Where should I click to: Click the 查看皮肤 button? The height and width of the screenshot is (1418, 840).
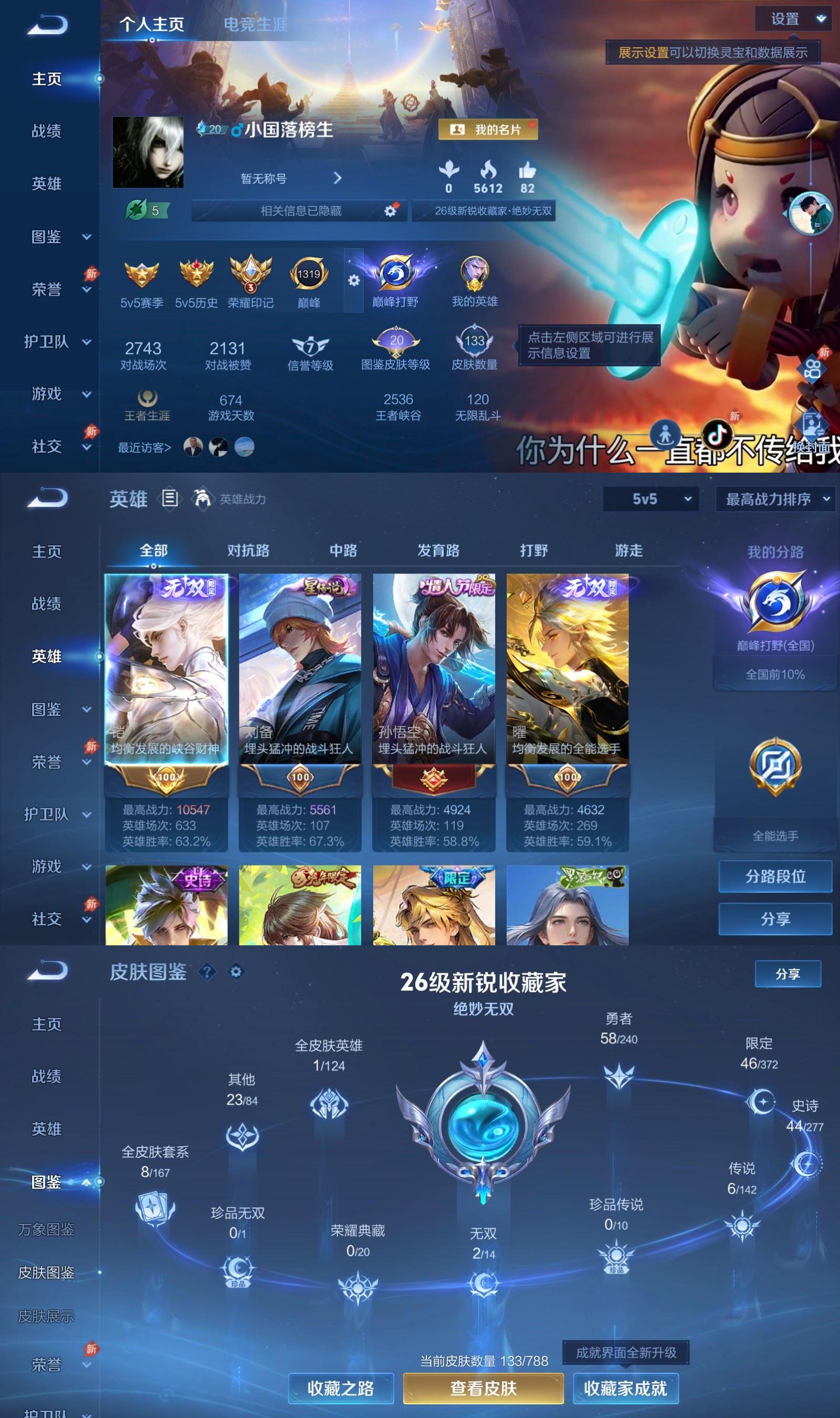pos(484,1389)
